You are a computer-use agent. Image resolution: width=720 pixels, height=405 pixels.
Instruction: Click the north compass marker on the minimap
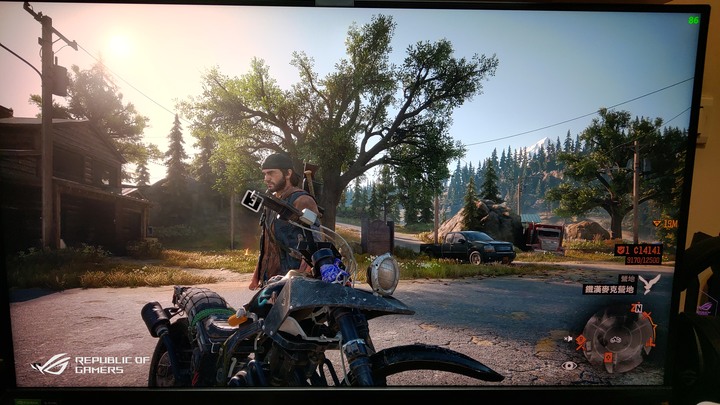point(636,310)
